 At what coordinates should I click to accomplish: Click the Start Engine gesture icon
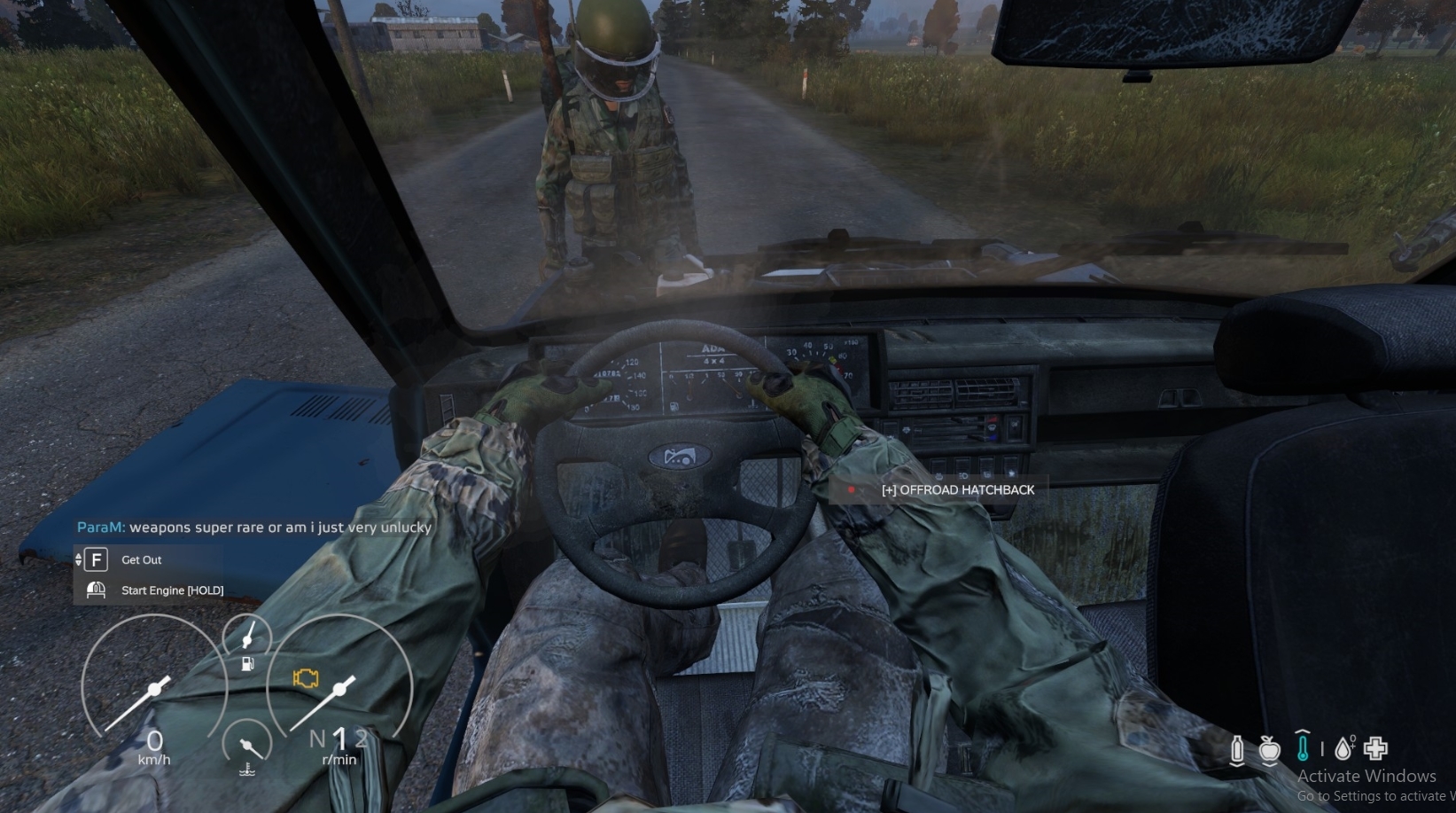tap(97, 589)
